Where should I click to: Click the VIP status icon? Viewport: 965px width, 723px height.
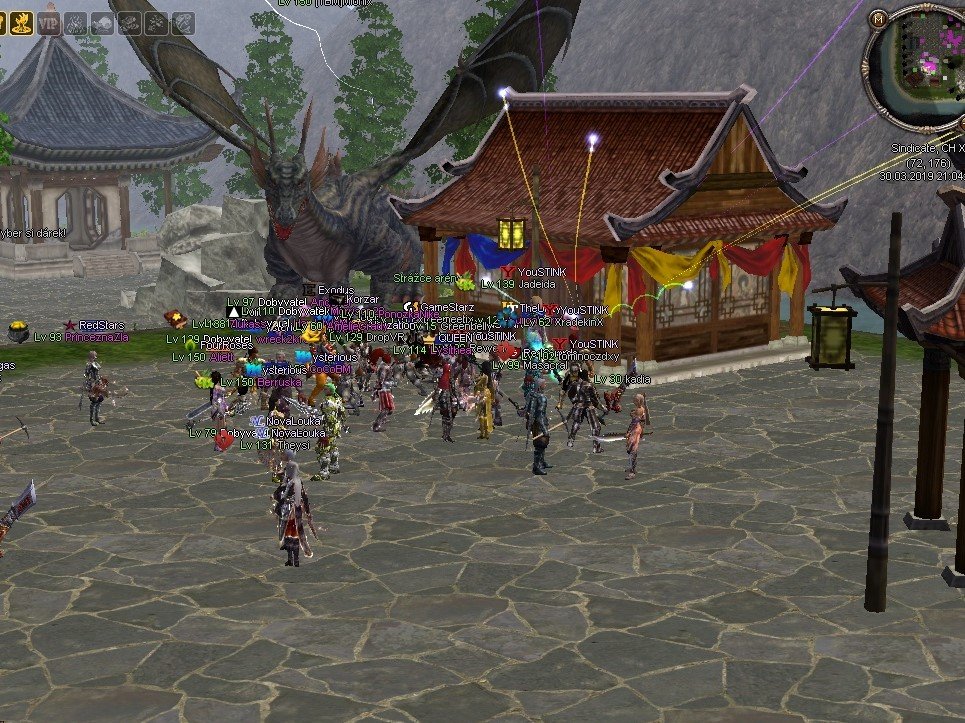tap(49, 21)
